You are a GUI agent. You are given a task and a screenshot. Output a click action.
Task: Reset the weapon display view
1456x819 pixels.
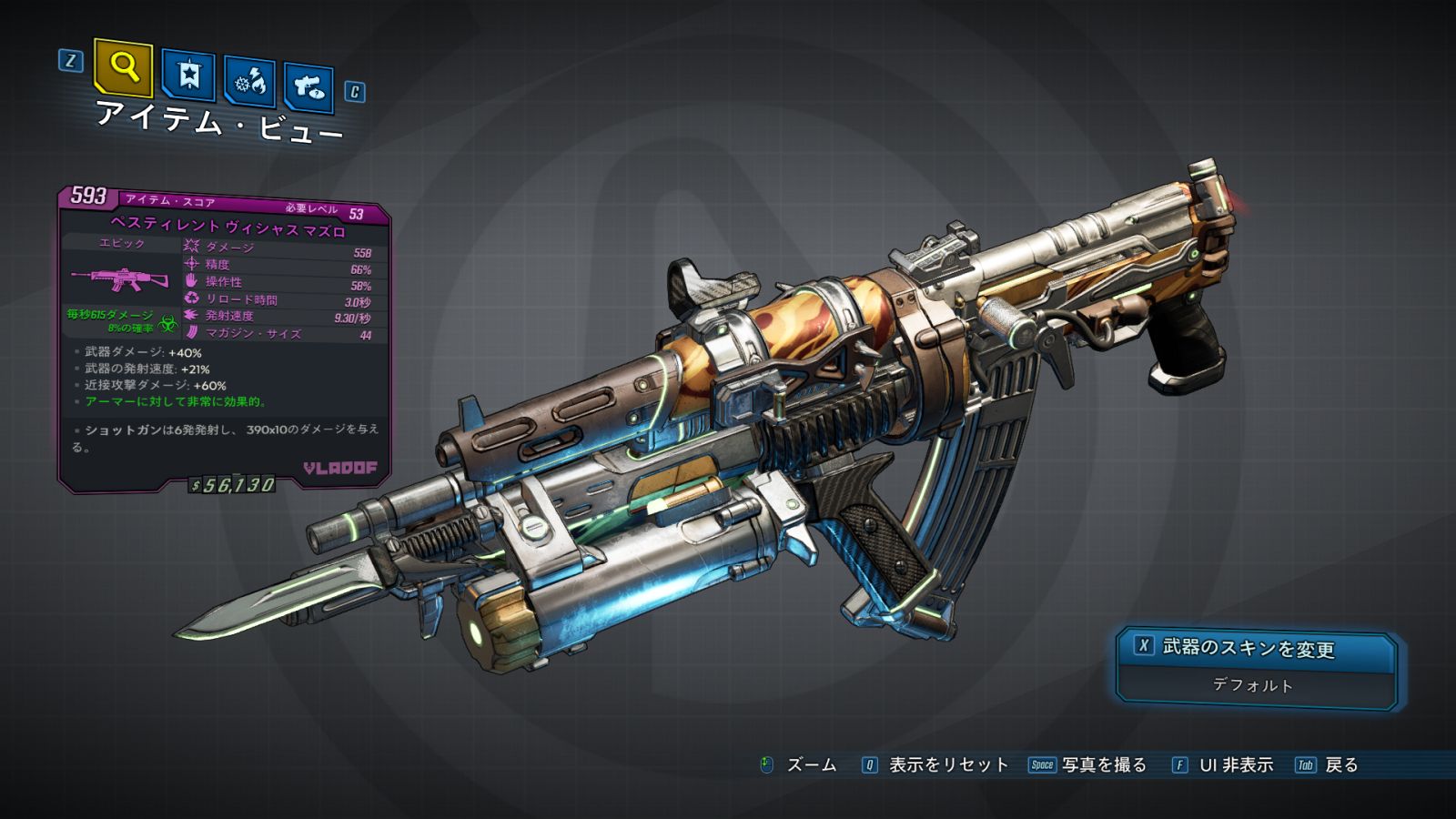point(935,765)
